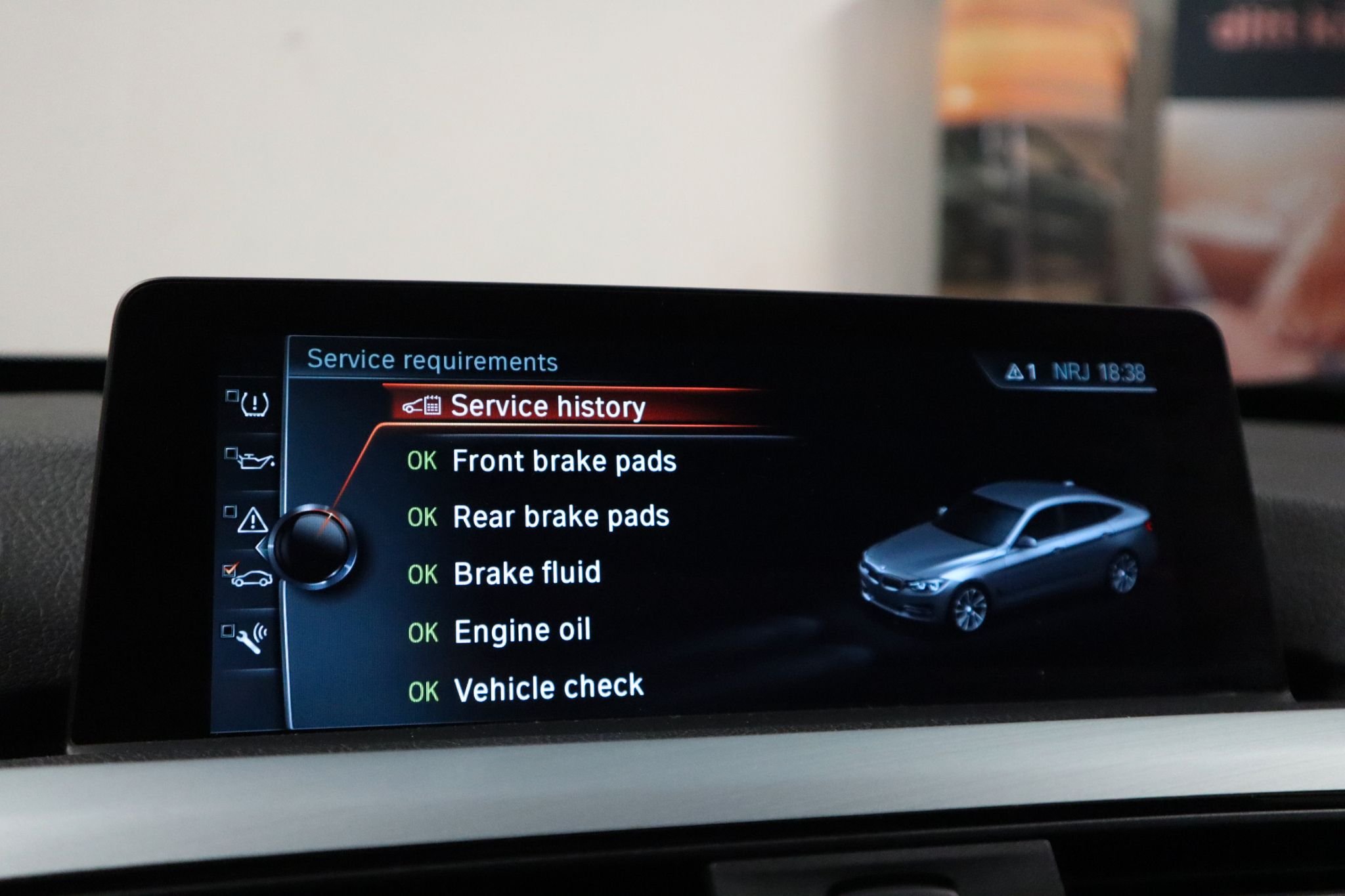The image size is (1345, 896).
Task: Select the car service requirements icon
Action: pos(251,578)
